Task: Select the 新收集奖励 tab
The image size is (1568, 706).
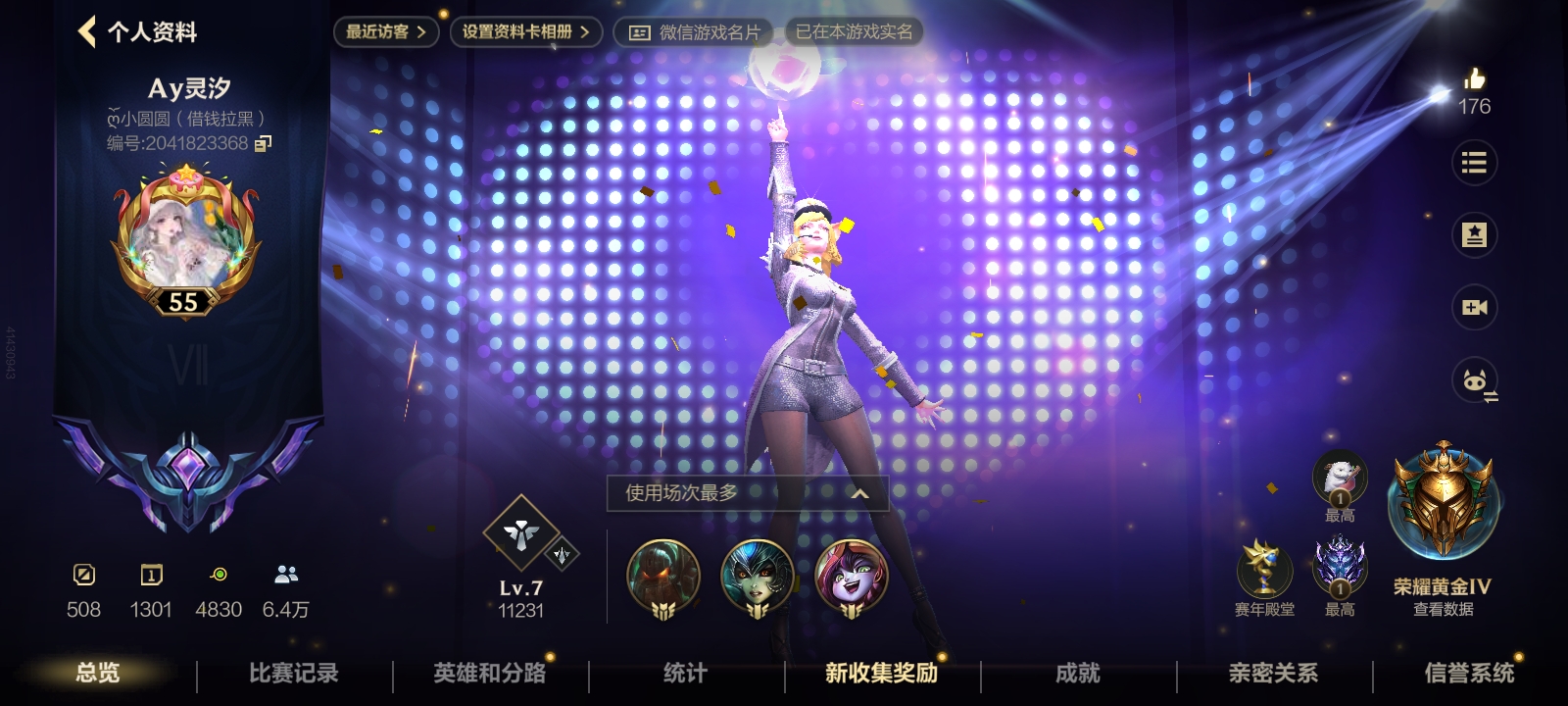Action: click(881, 673)
